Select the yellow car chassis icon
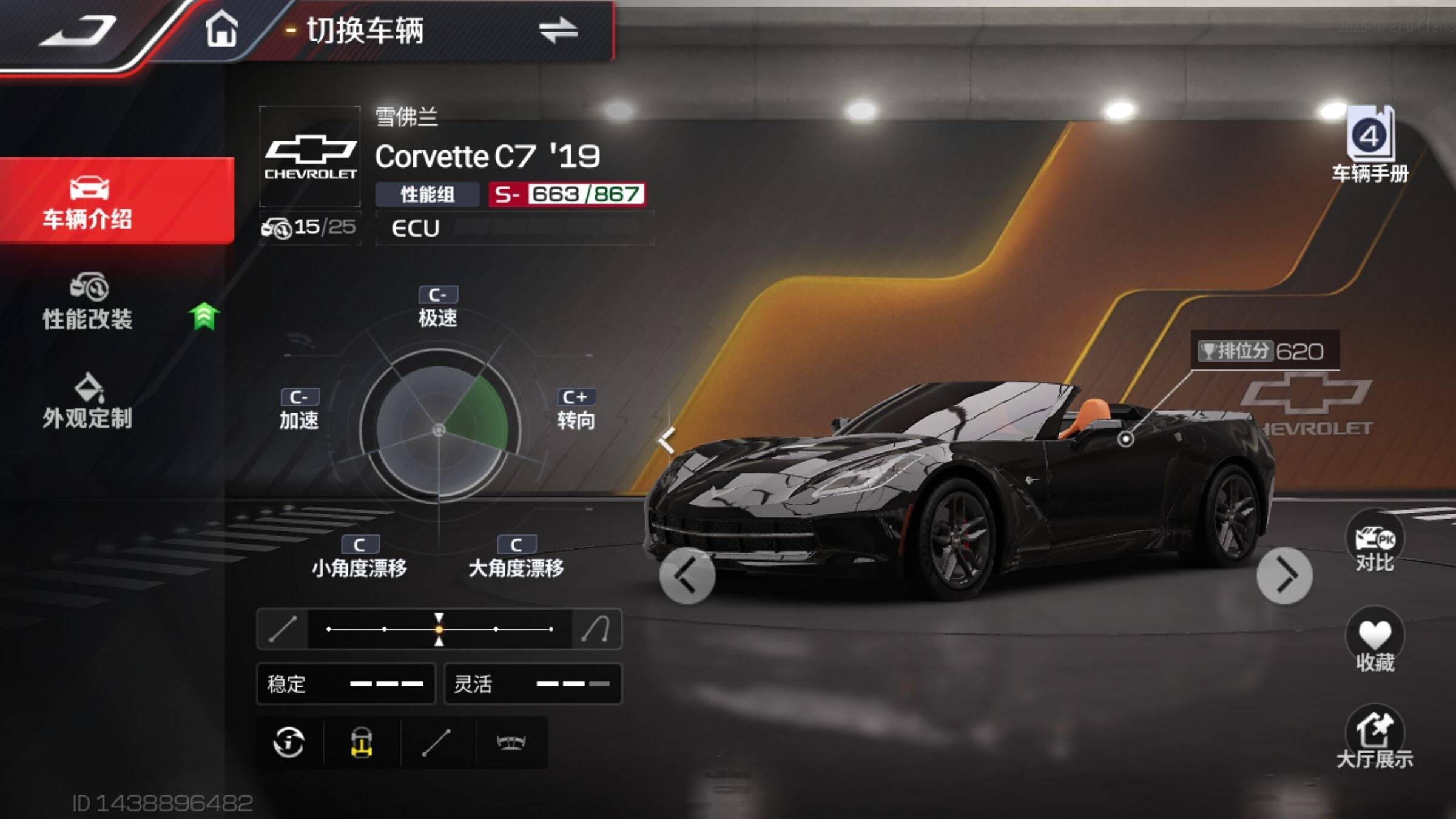This screenshot has width=1456, height=819. [362, 742]
